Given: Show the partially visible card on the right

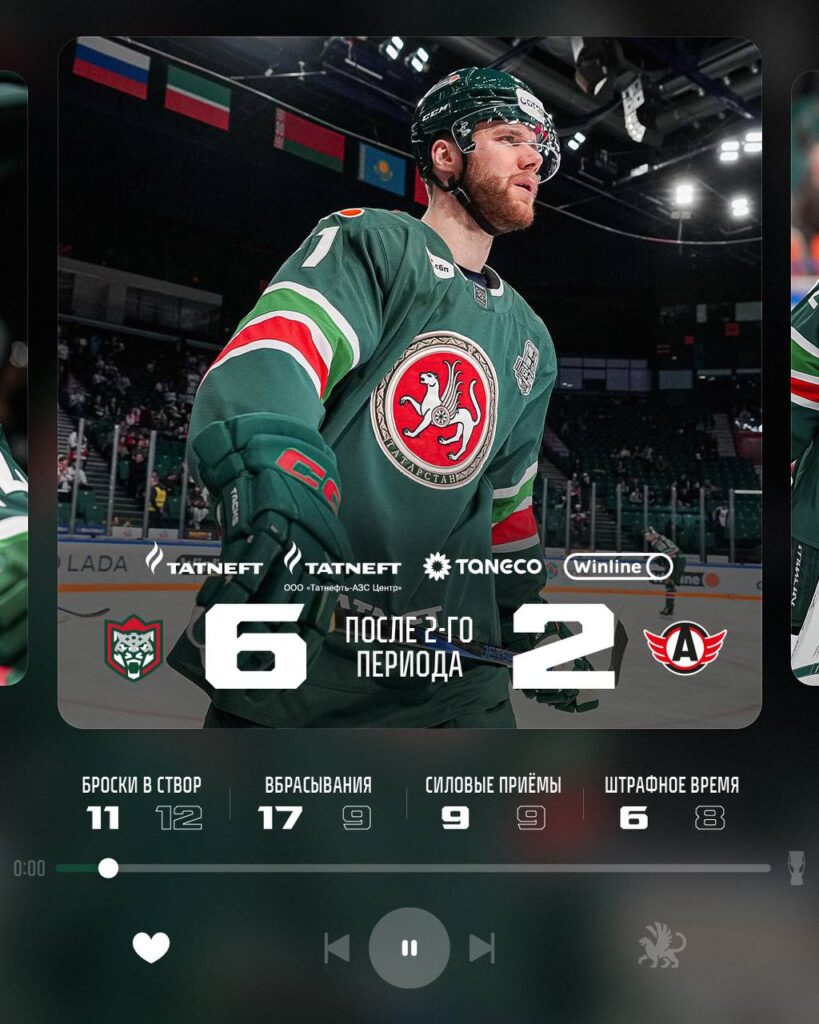Looking at the screenshot, I should [804, 380].
